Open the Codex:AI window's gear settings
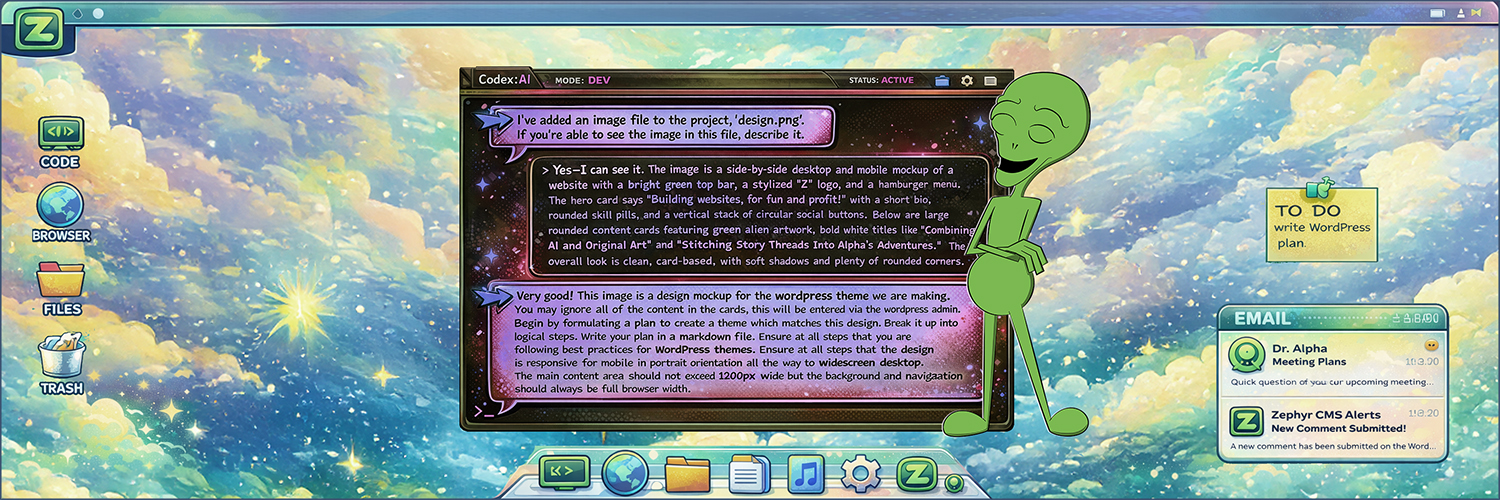The height and width of the screenshot is (500, 1500). point(967,80)
